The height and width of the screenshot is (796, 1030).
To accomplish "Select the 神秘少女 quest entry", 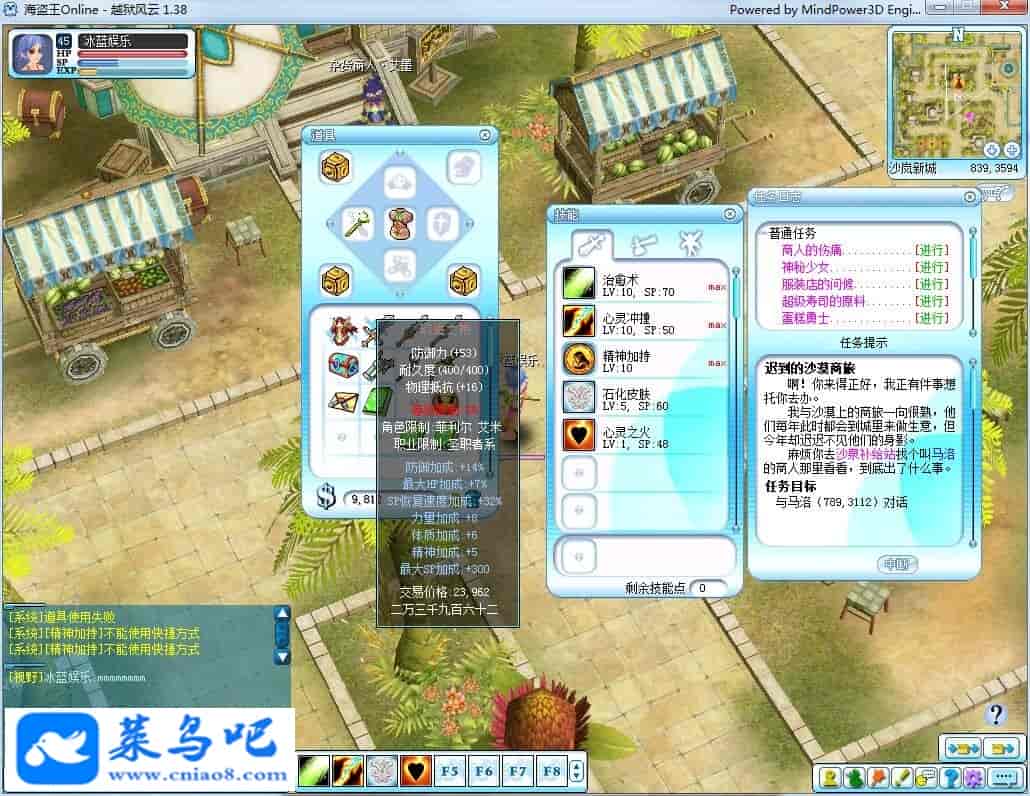I will point(805,267).
